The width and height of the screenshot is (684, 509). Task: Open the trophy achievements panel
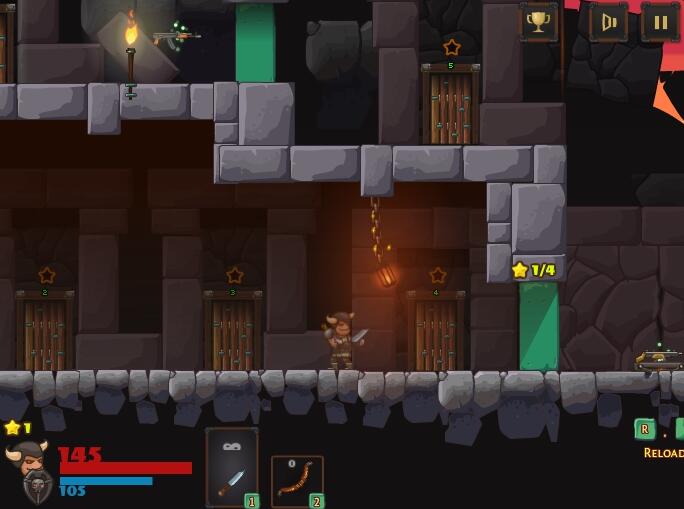click(538, 22)
